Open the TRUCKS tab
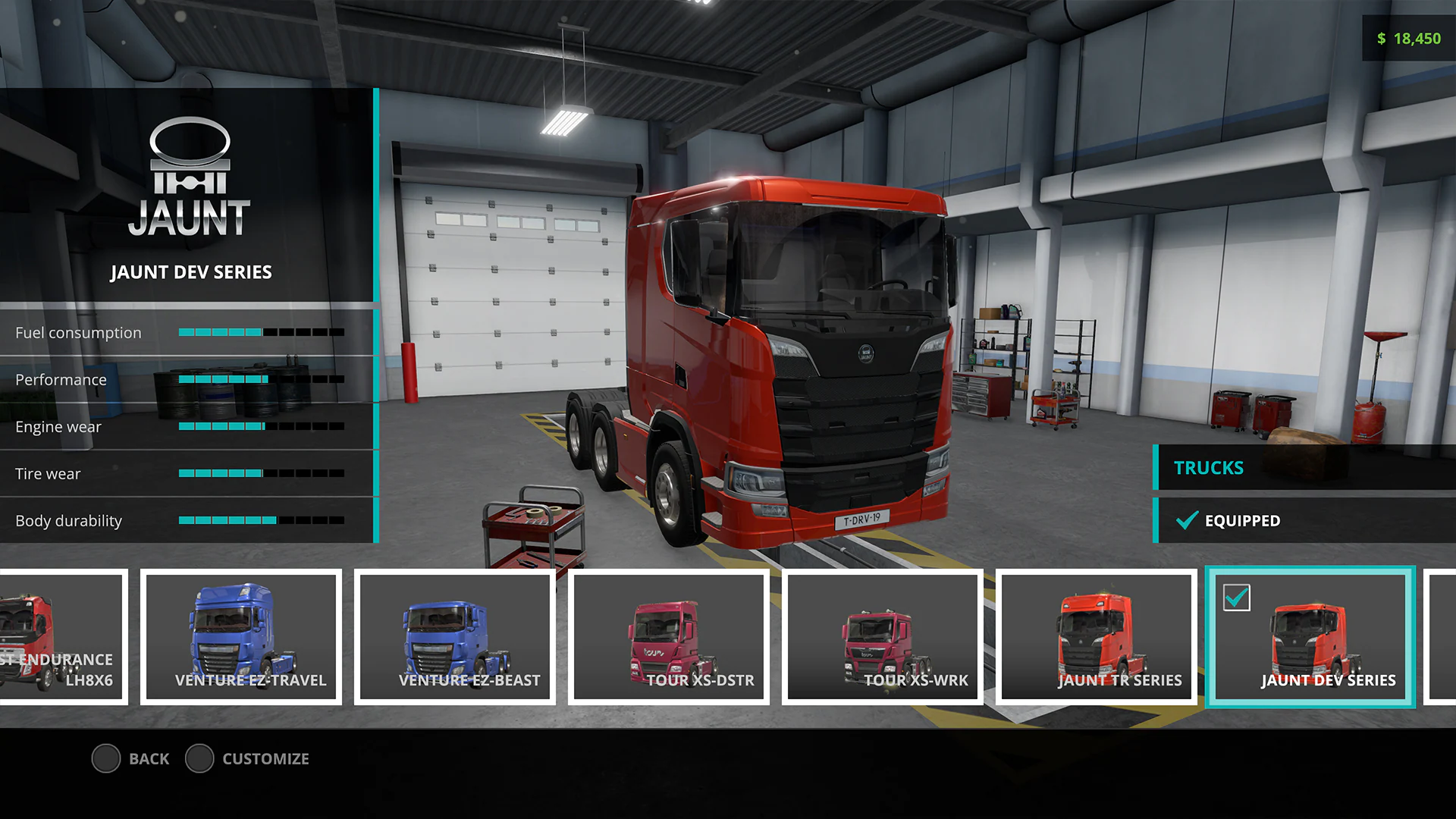 [1208, 468]
